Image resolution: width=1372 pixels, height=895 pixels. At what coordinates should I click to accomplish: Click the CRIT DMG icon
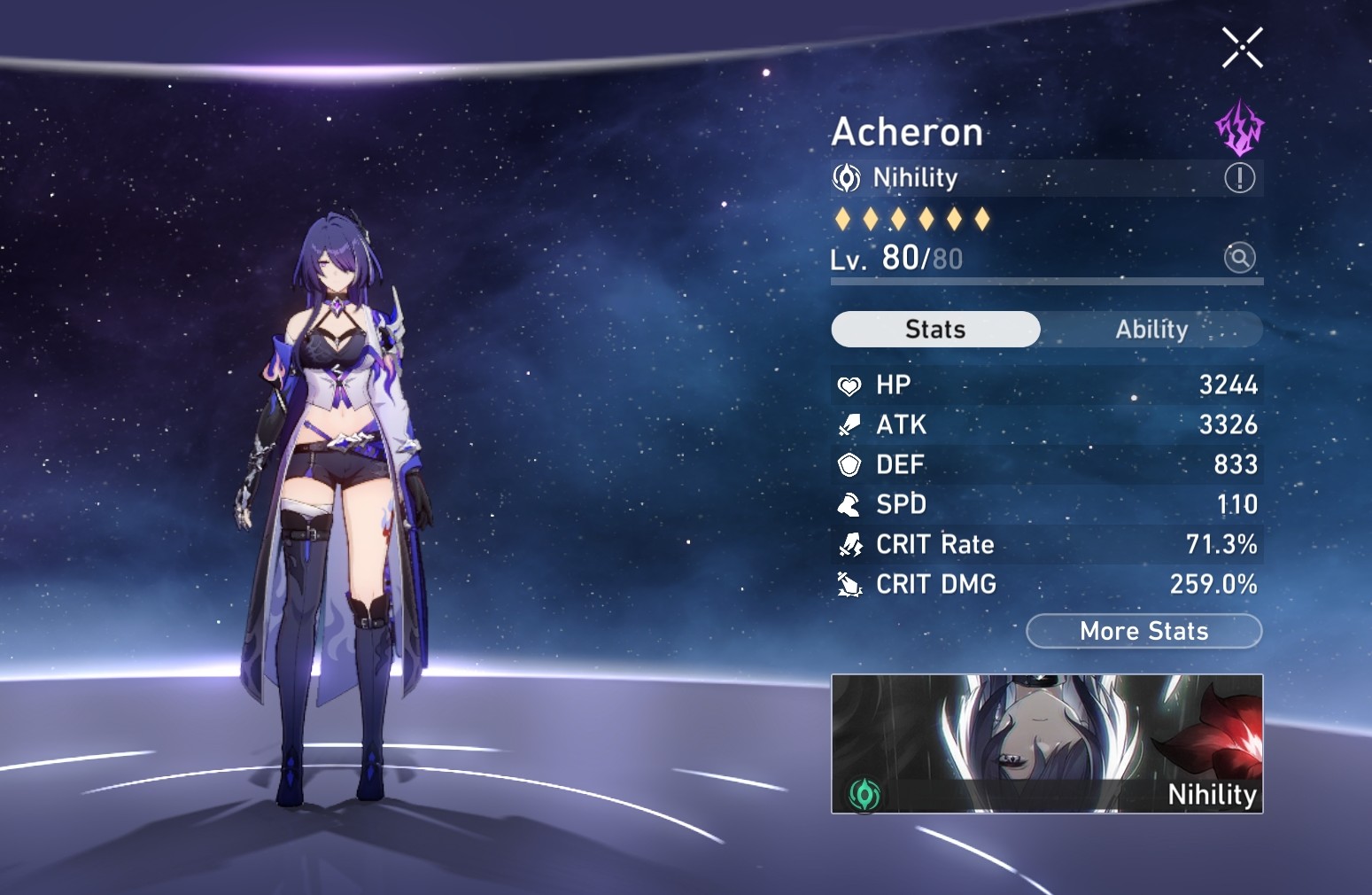click(x=849, y=584)
